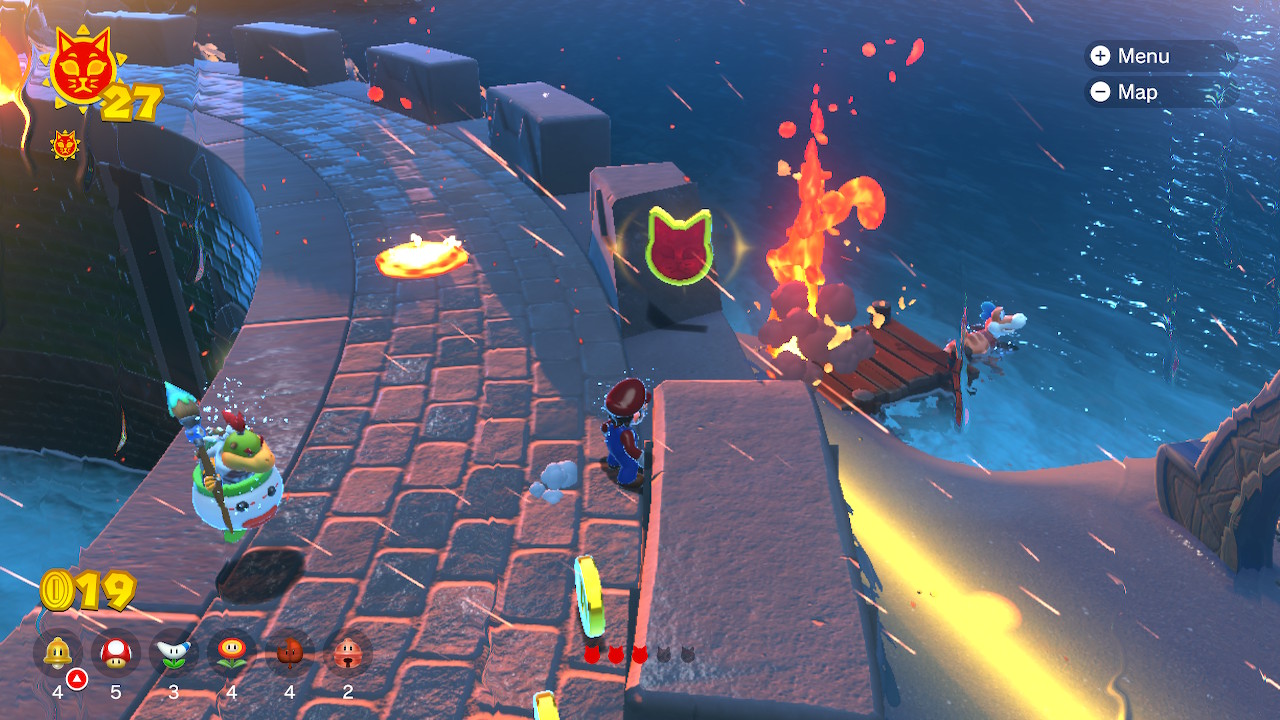
Task: Choose the red Super Mushroom item
Action: 116,653
